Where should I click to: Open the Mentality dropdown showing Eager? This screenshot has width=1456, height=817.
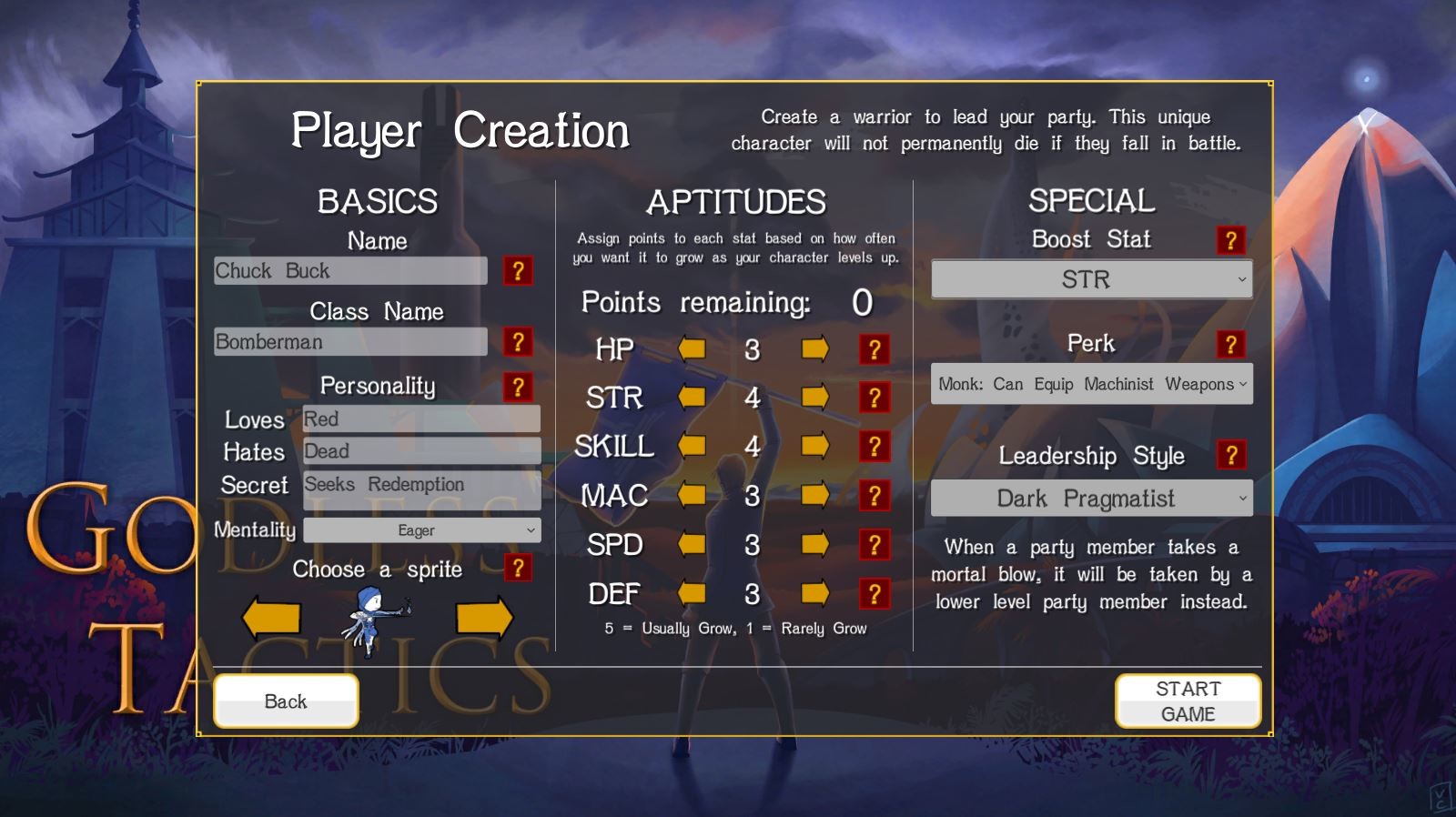click(x=421, y=530)
